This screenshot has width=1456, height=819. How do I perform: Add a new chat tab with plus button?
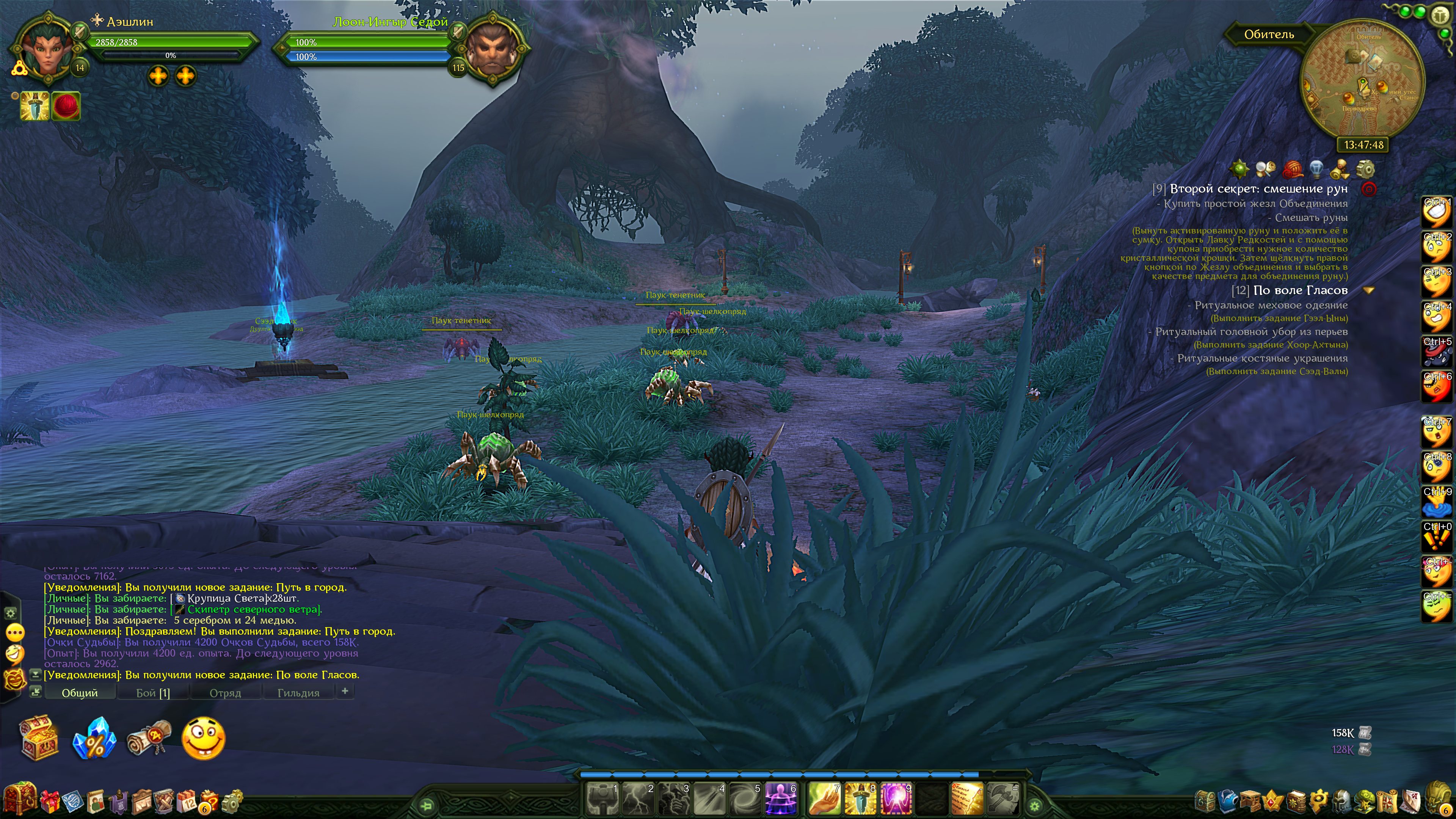click(x=345, y=691)
